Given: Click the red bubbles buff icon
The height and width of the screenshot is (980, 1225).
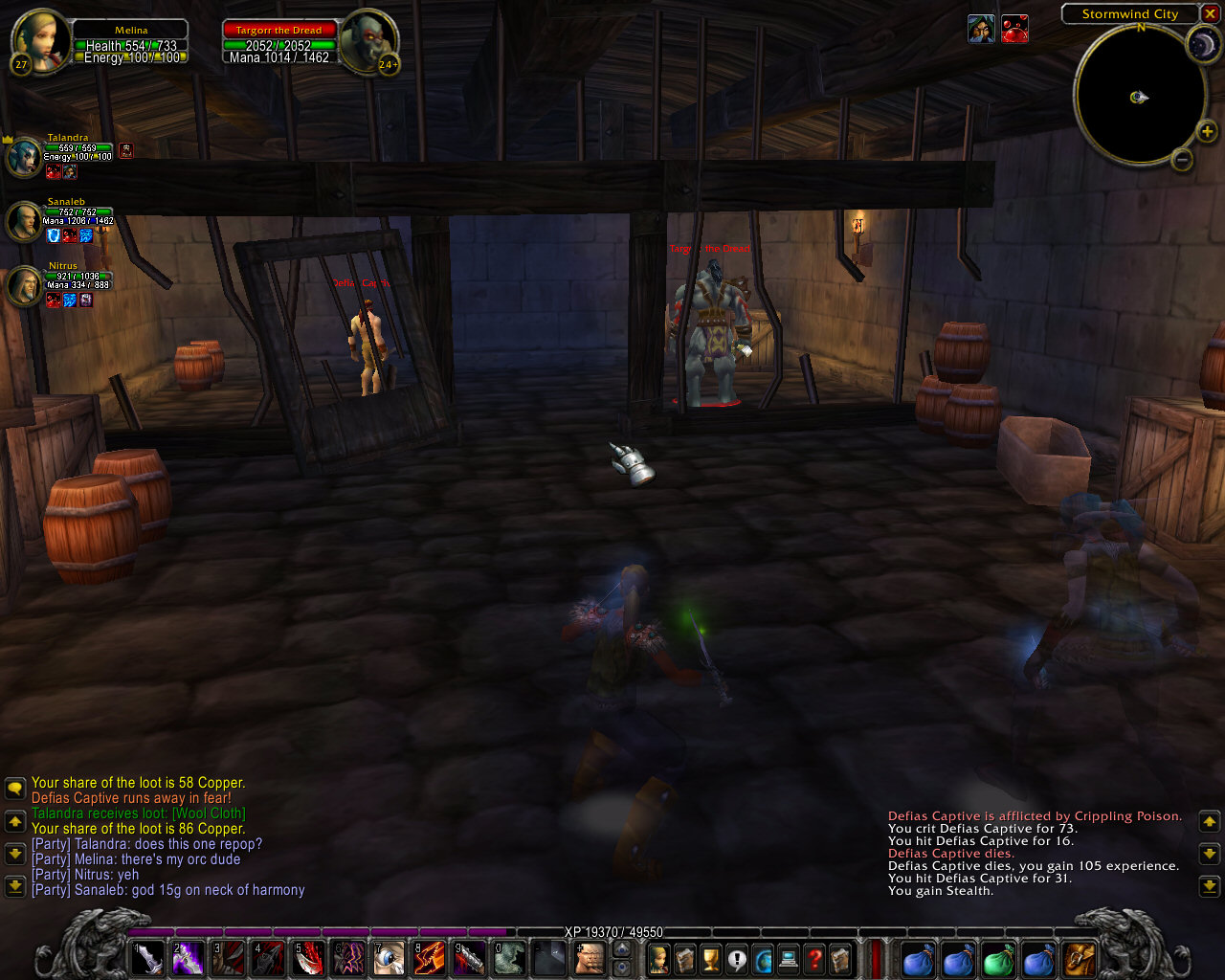Looking at the screenshot, I should point(1014,30).
